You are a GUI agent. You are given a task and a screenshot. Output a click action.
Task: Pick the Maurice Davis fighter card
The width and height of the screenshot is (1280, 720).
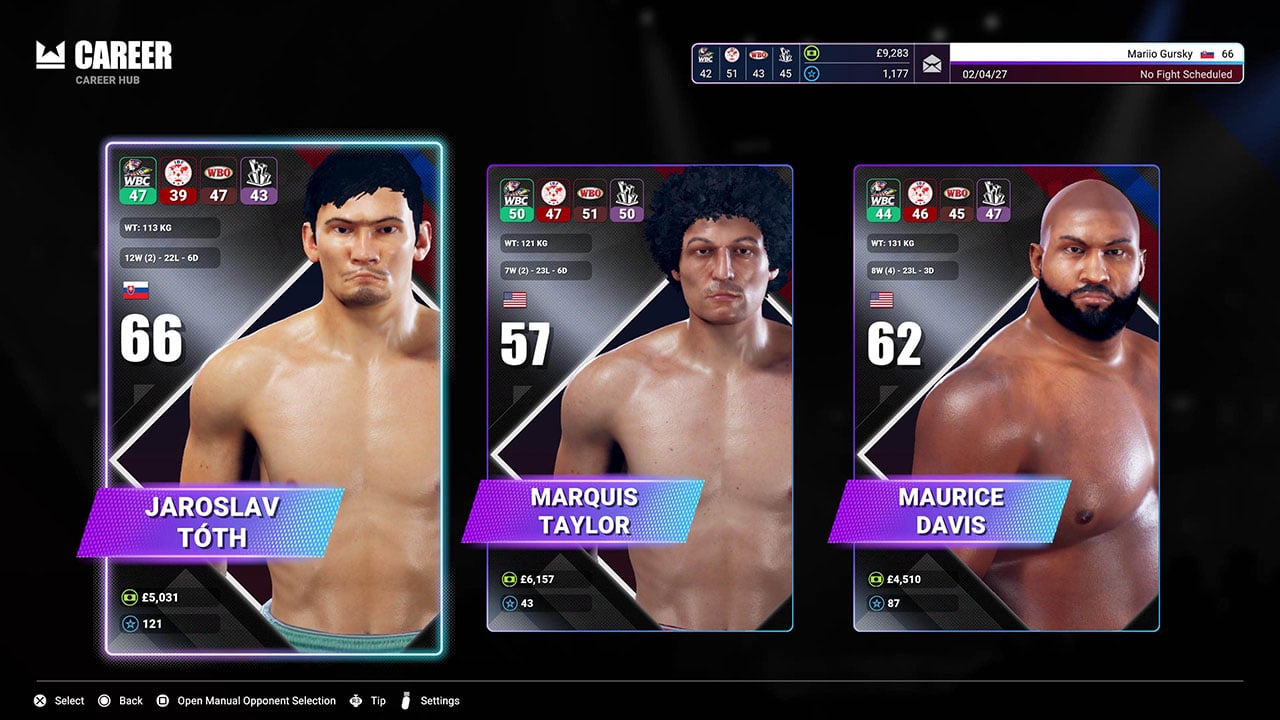click(x=1006, y=400)
